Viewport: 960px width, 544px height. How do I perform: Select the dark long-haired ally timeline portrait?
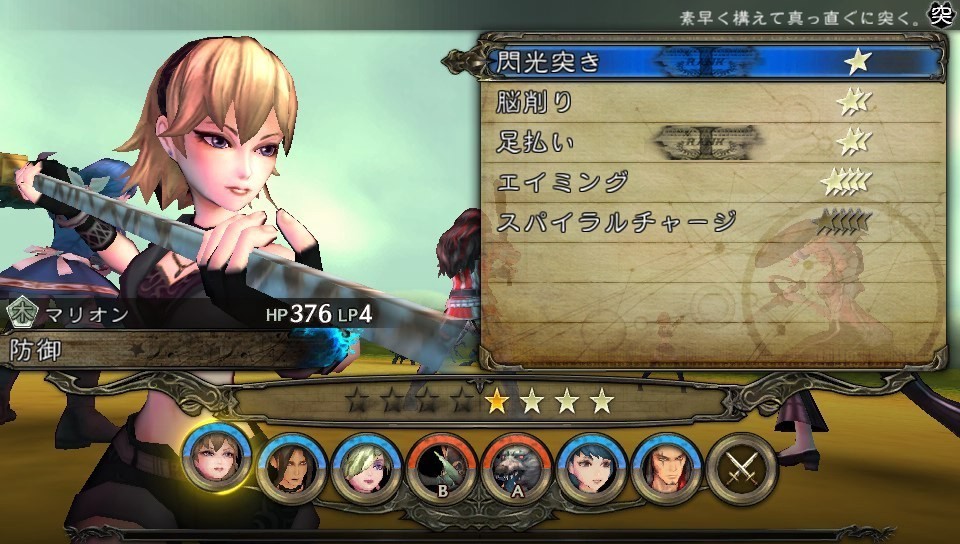(x=292, y=467)
